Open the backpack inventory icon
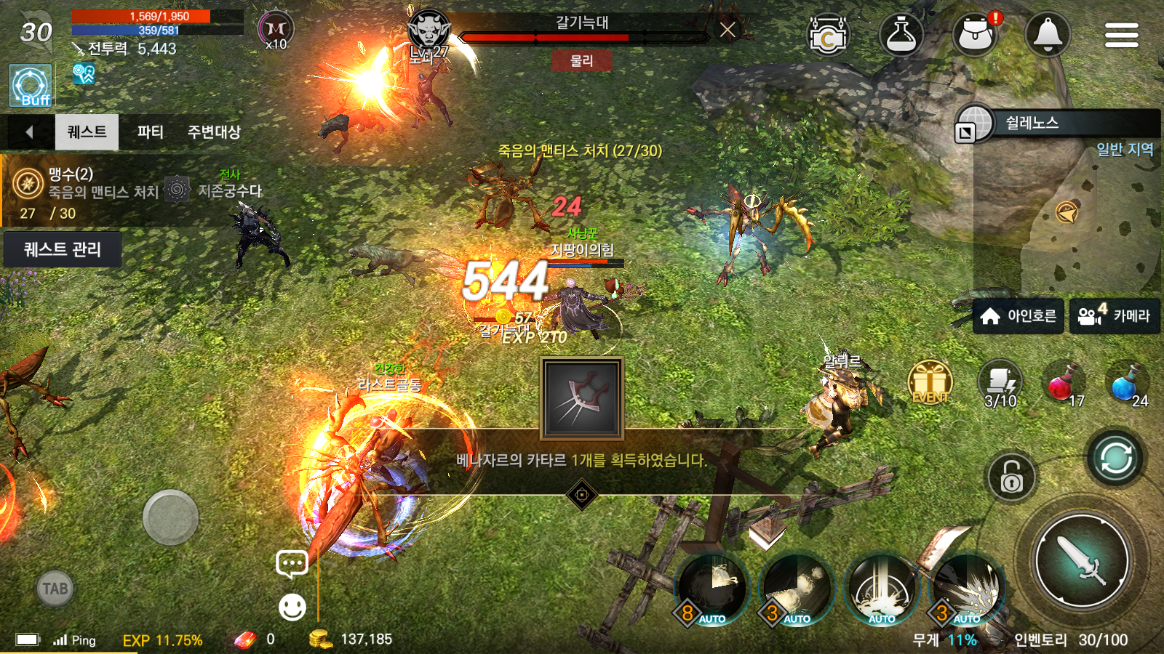 pyautogui.click(x=974, y=35)
